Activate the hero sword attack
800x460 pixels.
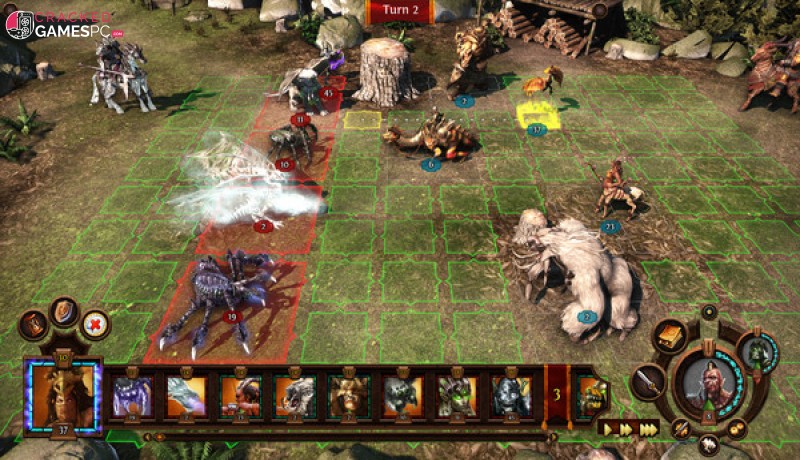(649, 380)
